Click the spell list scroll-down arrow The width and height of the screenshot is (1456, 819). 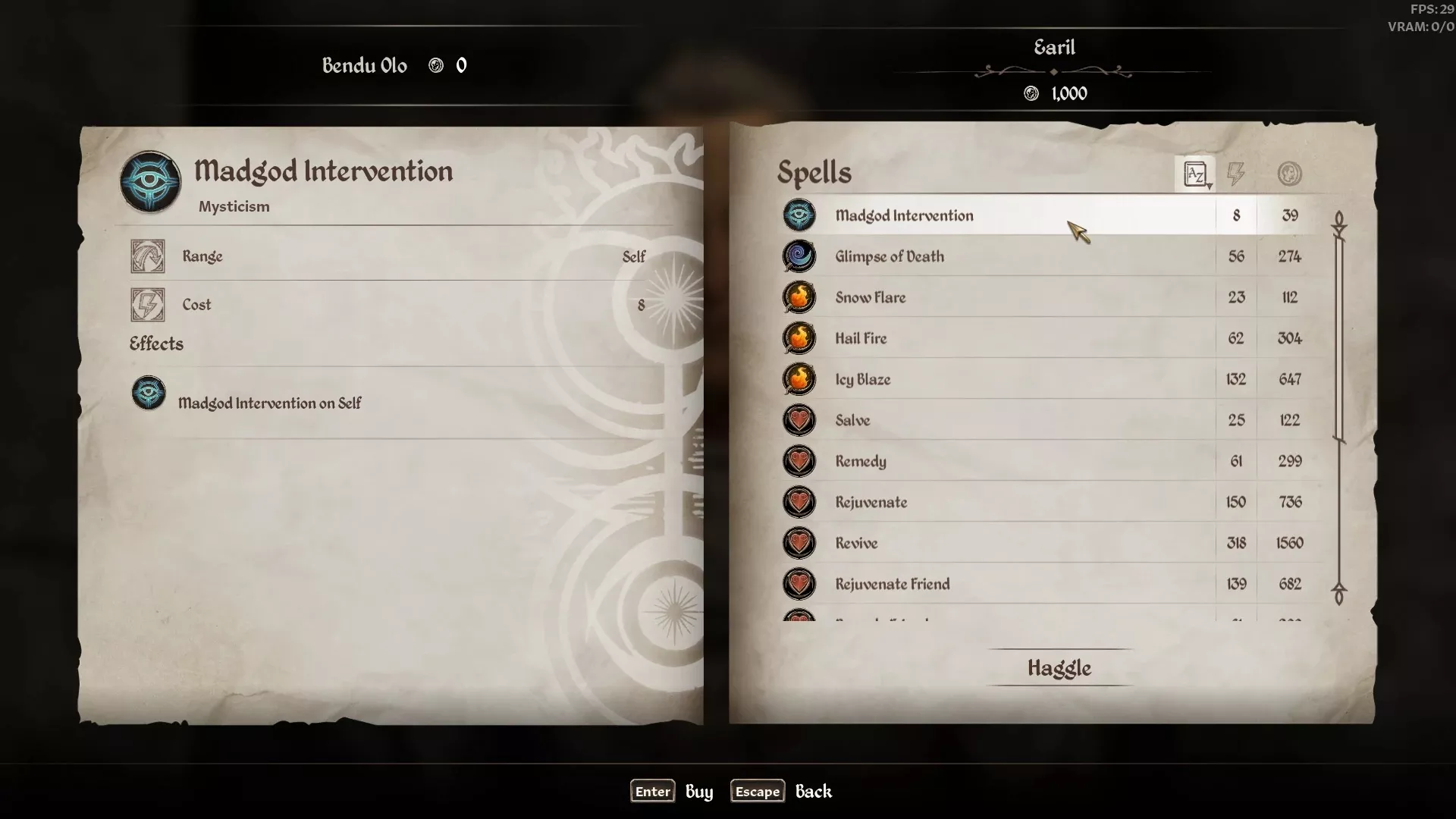tap(1339, 595)
